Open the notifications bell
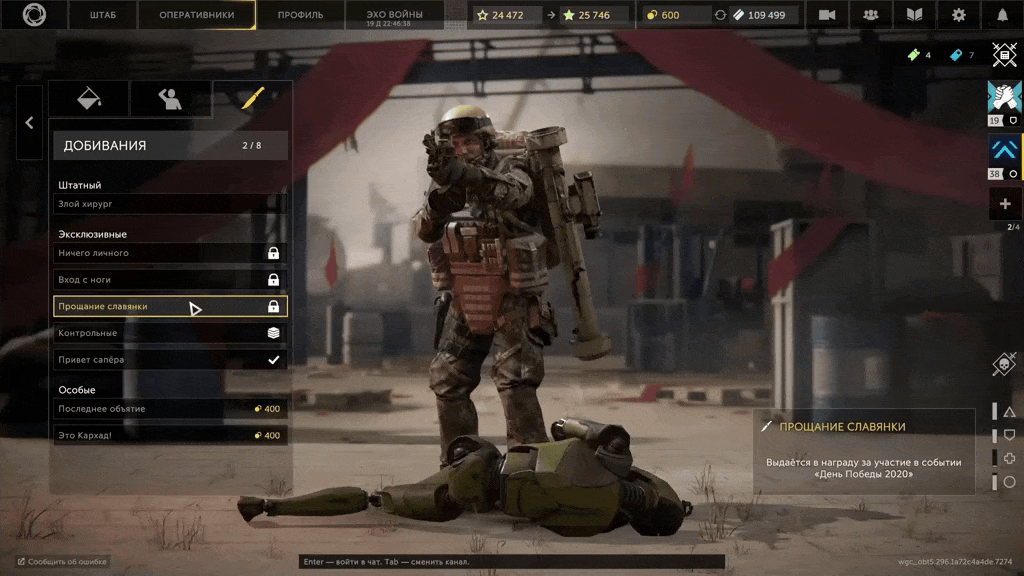The width and height of the screenshot is (1024, 576). pos(1003,15)
